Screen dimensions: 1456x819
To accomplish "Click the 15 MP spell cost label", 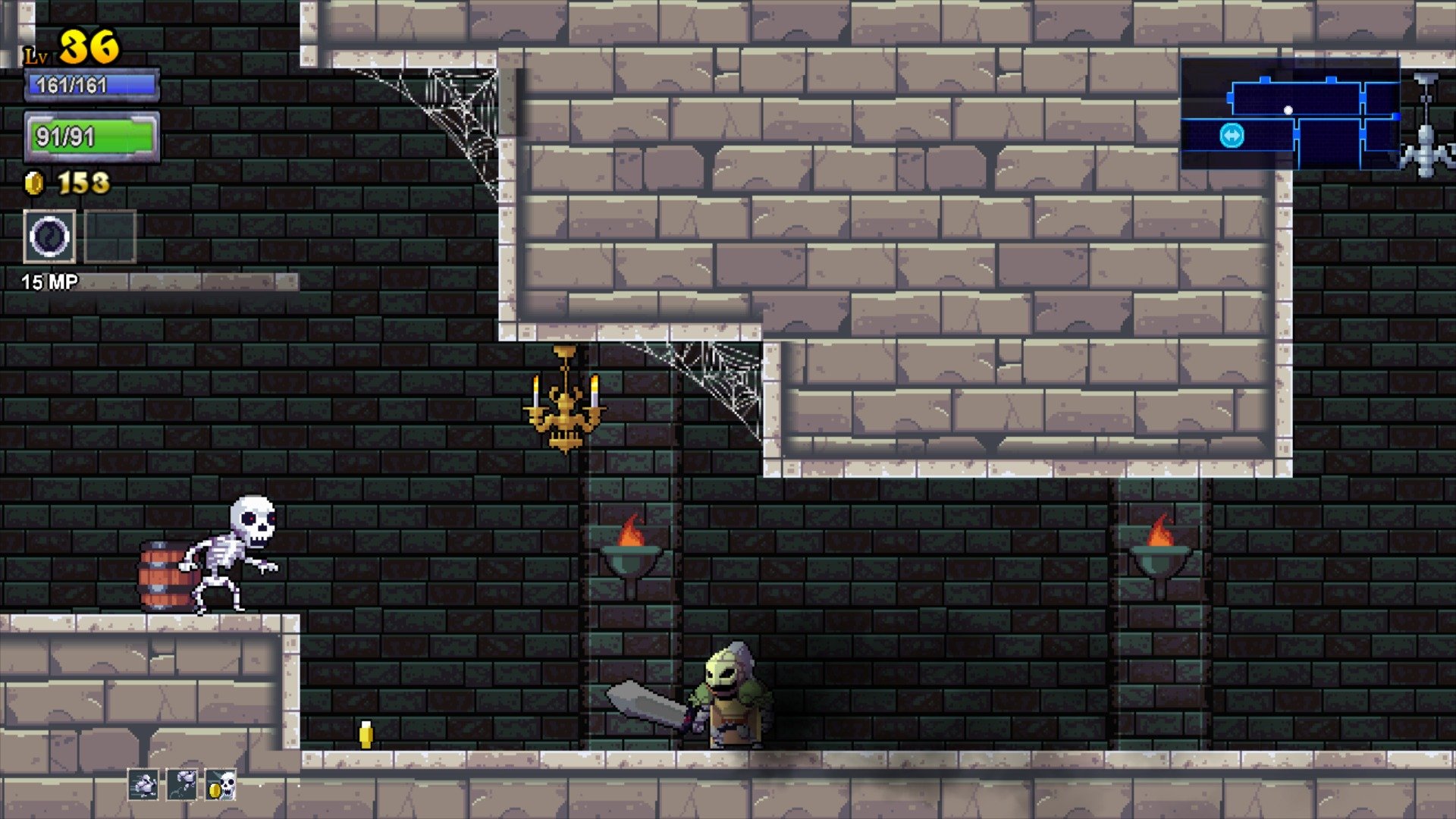I will pyautogui.click(x=49, y=281).
